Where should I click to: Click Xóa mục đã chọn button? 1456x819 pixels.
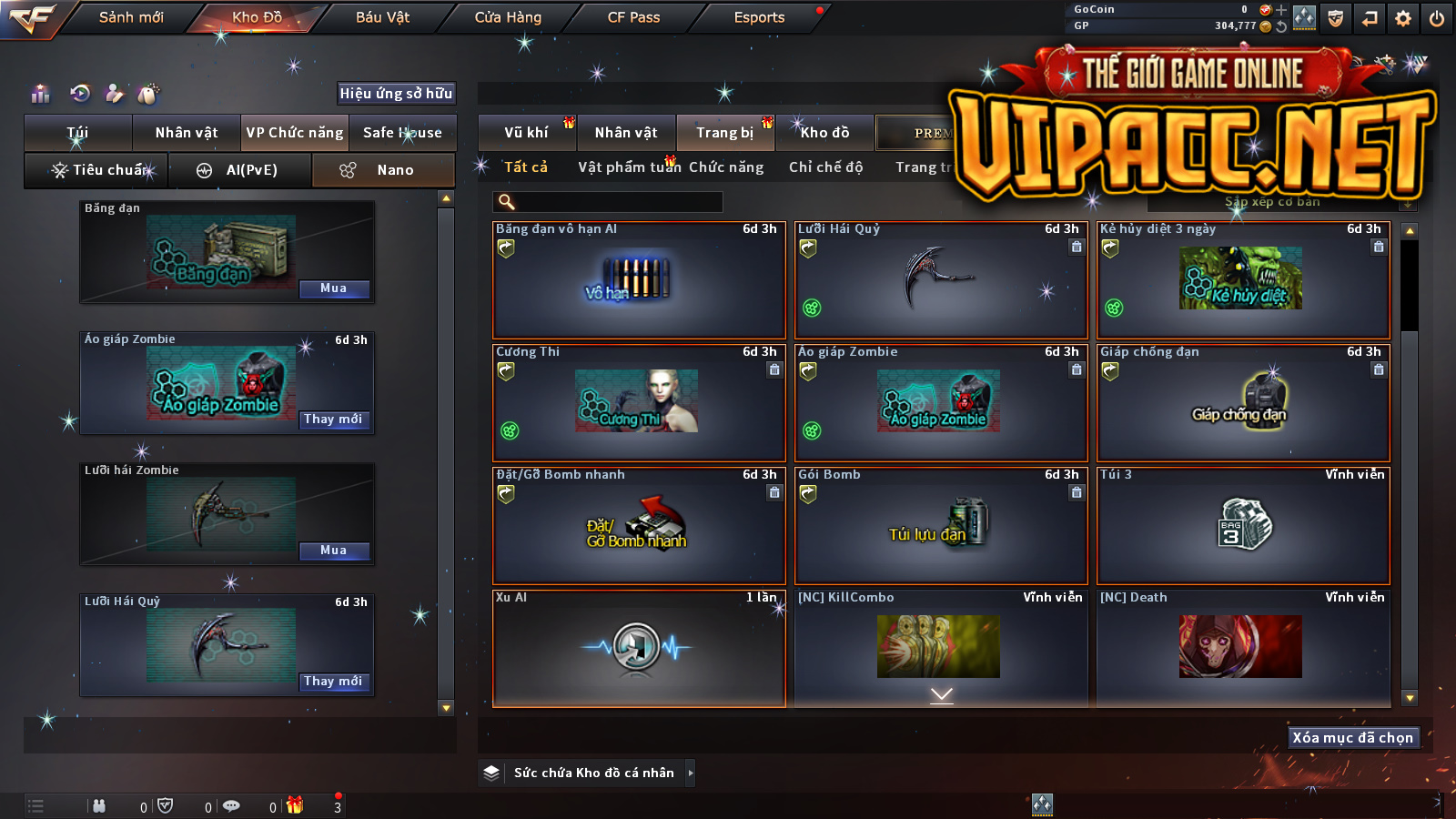coord(1352,738)
